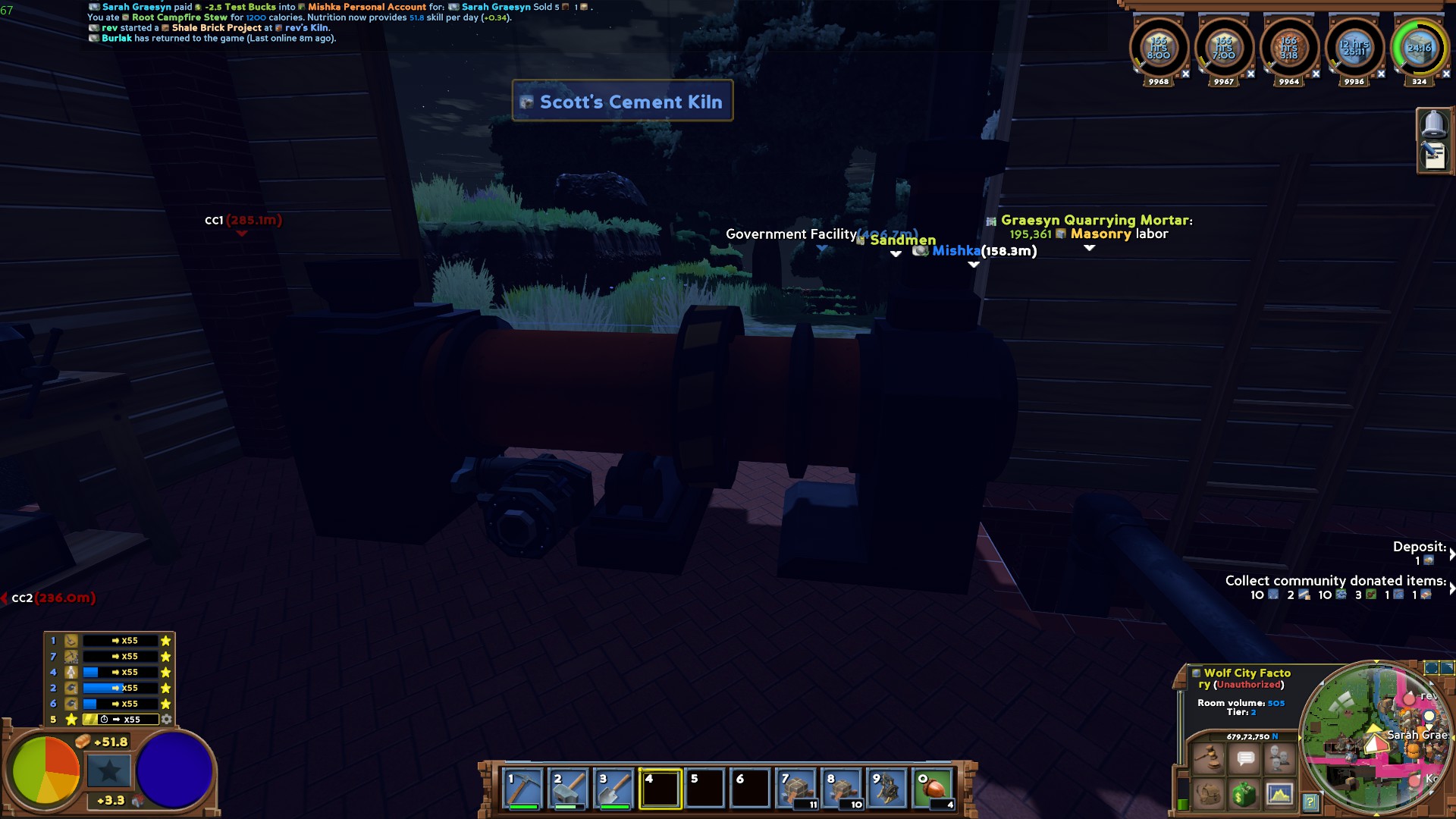The height and width of the screenshot is (819, 1456).
Task: Open the government laws gavel panel
Action: (1208, 756)
